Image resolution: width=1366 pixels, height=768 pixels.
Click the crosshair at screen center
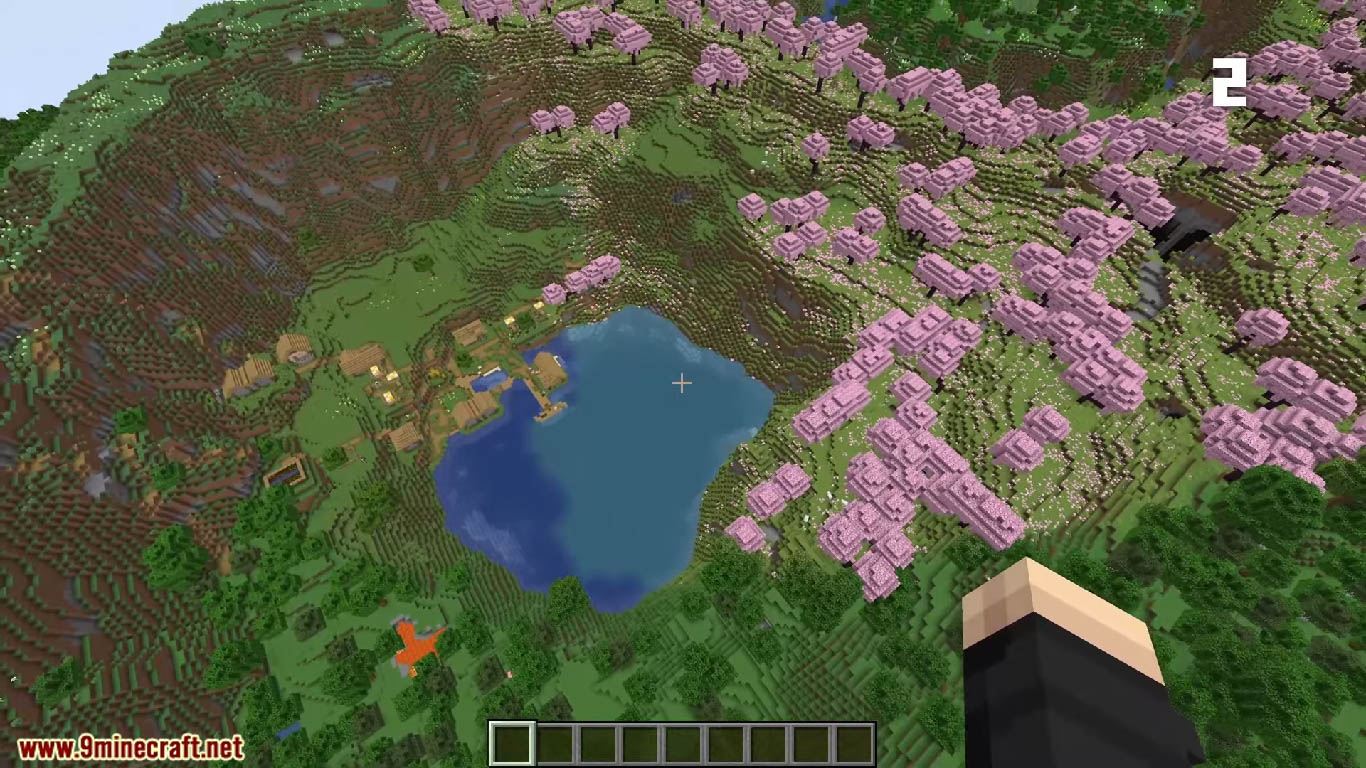pos(683,383)
